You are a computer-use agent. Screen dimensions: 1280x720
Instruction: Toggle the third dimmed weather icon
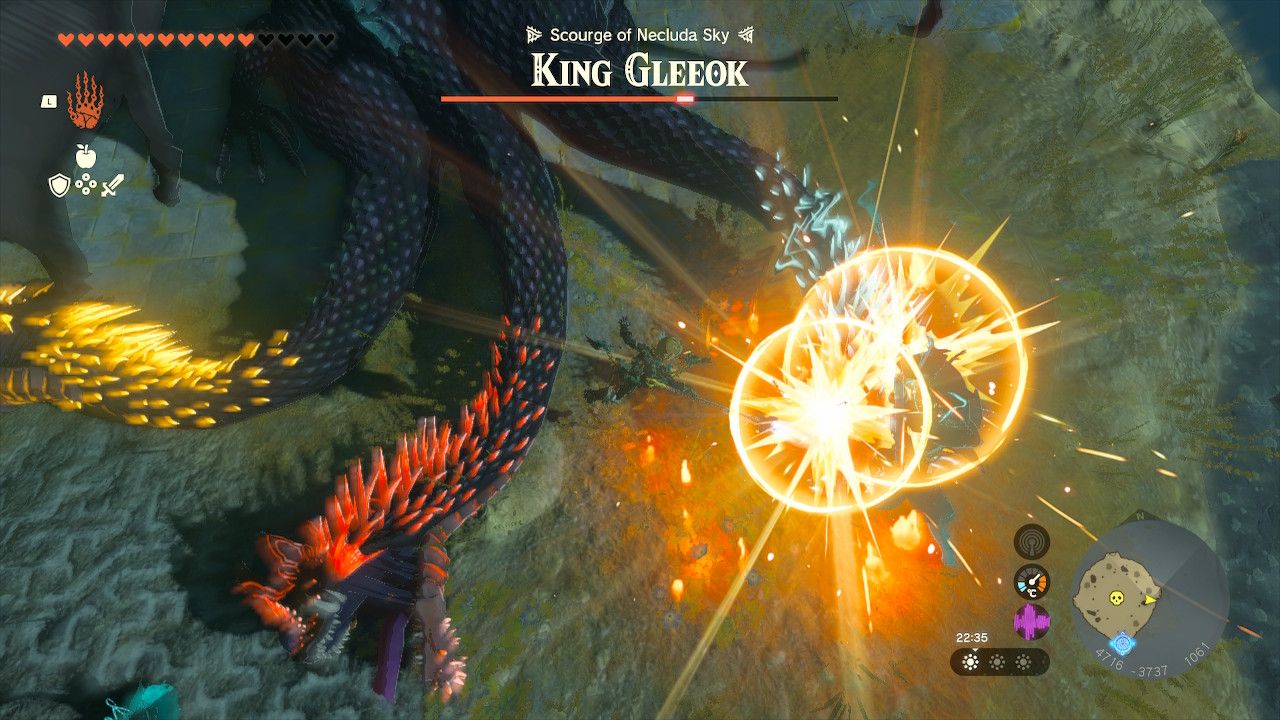(1023, 662)
